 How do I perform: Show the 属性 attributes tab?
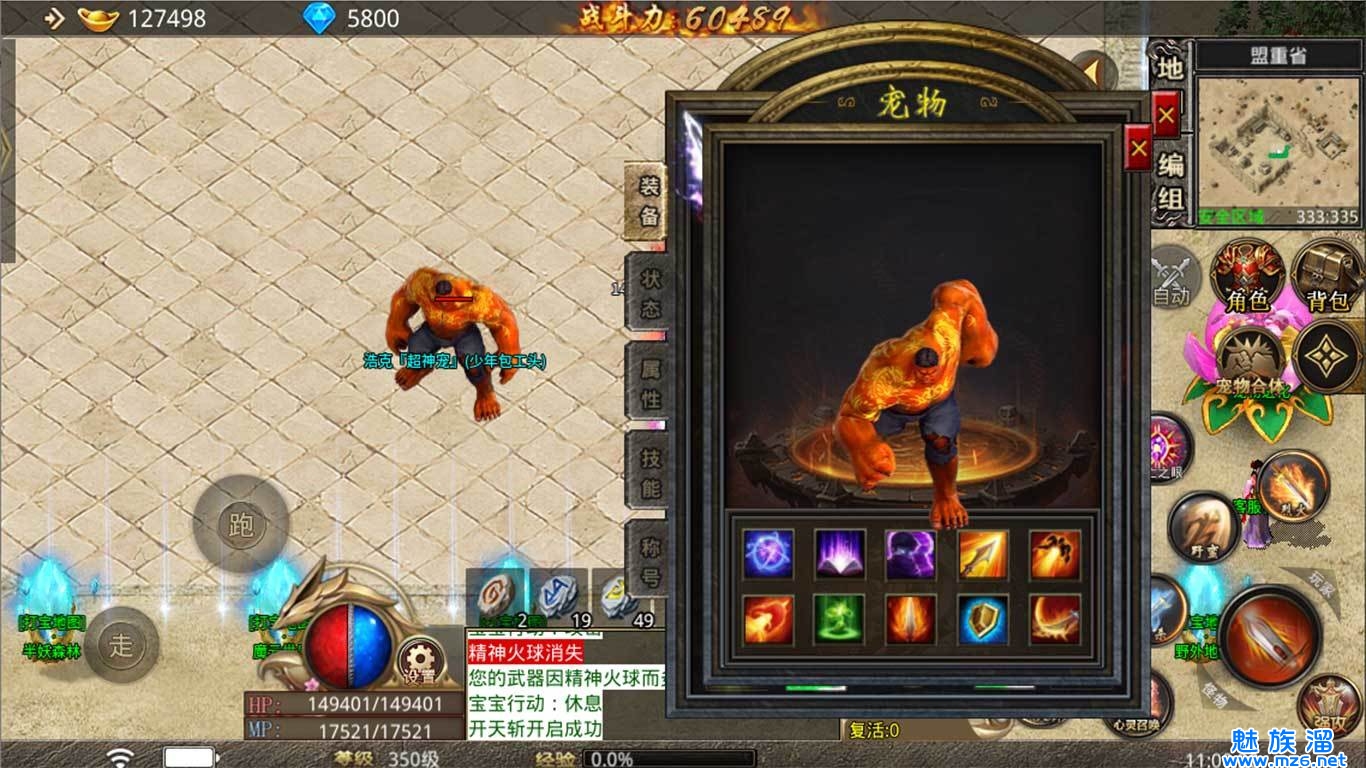(x=649, y=383)
